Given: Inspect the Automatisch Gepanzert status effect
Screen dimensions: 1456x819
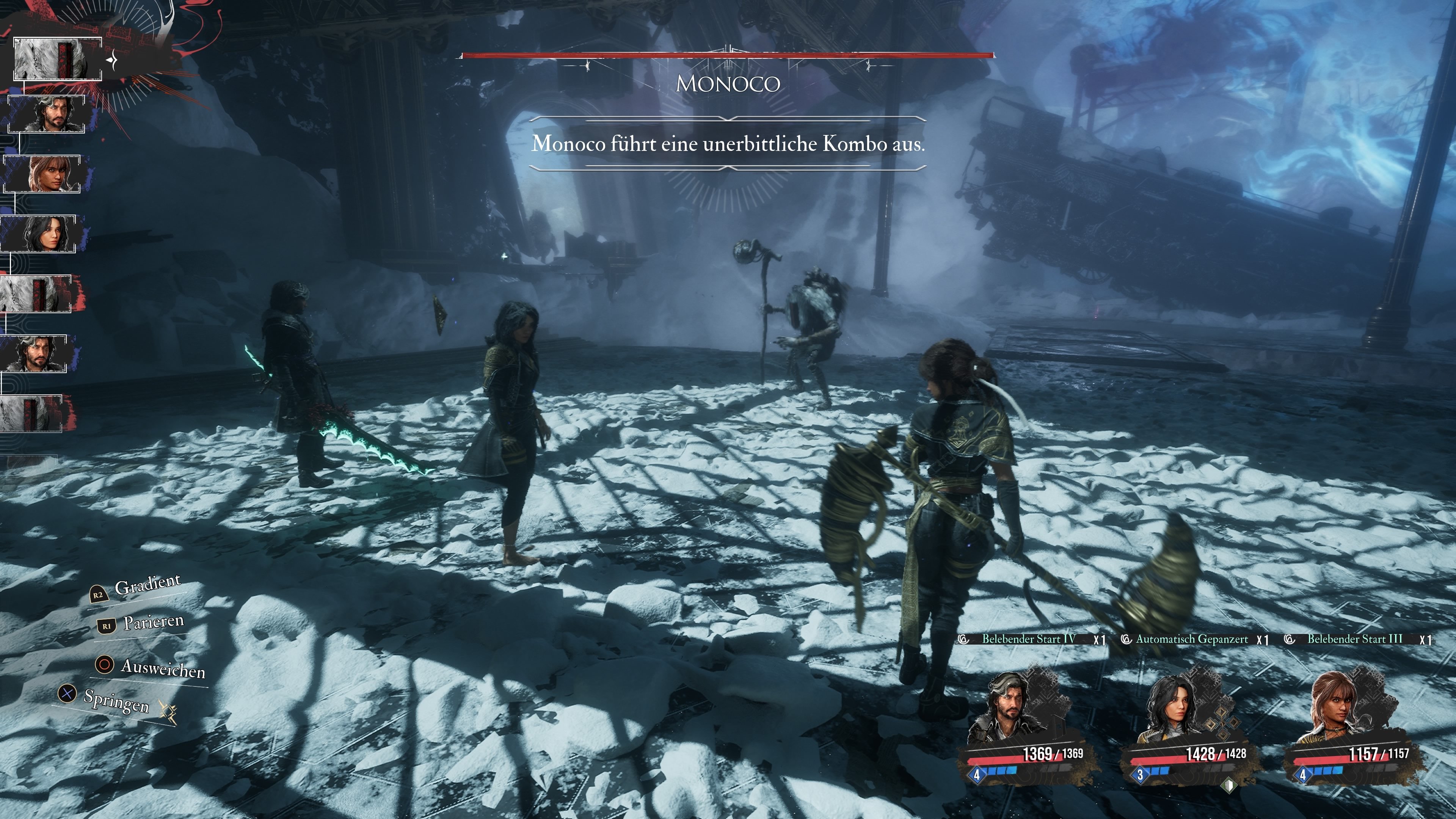Looking at the screenshot, I should pyautogui.click(x=1191, y=639).
